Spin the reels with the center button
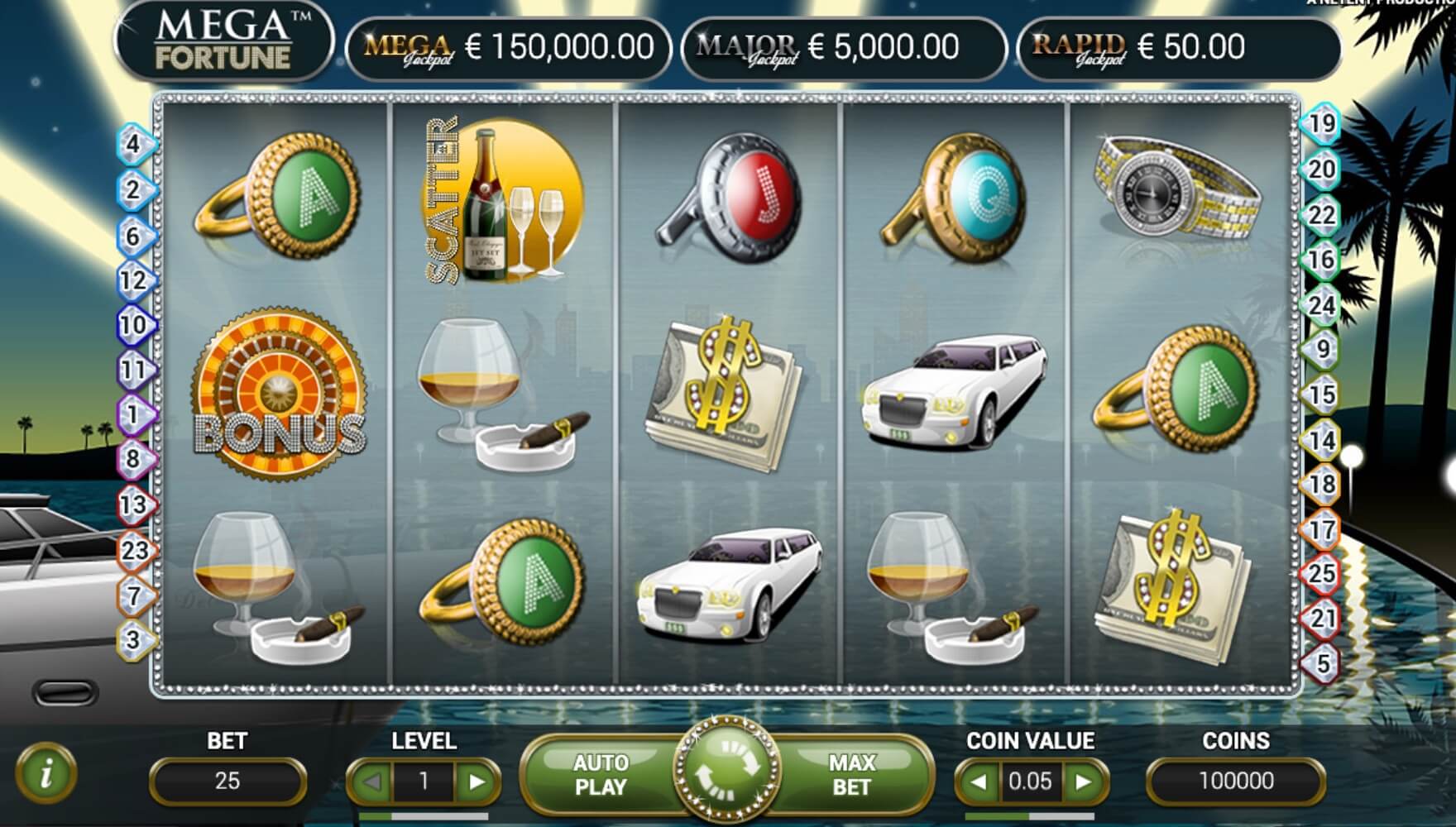This screenshot has height=827, width=1456. [x=727, y=770]
